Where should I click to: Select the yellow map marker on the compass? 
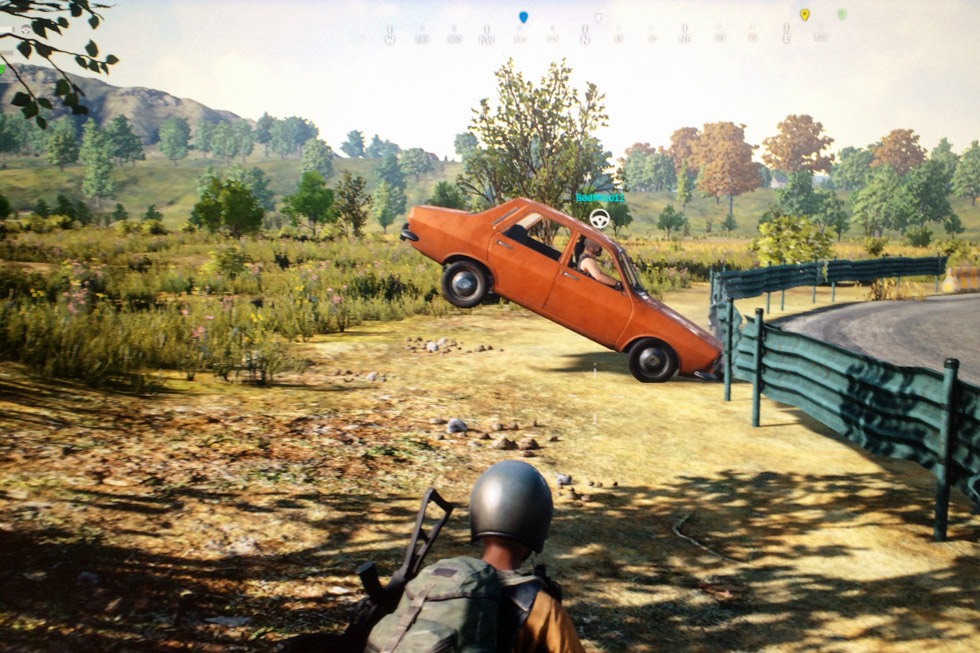[804, 15]
